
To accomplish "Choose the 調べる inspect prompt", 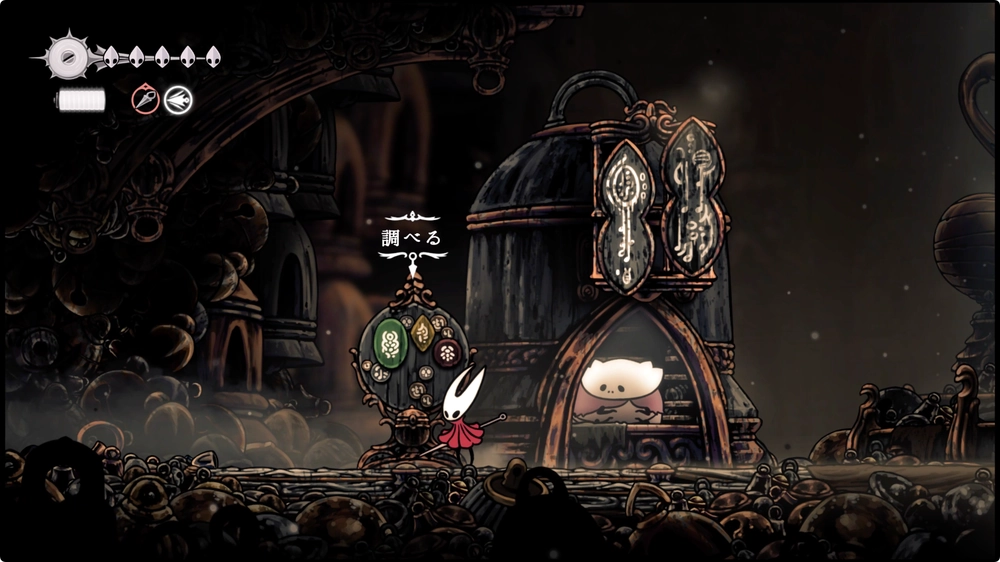I will (412, 239).
